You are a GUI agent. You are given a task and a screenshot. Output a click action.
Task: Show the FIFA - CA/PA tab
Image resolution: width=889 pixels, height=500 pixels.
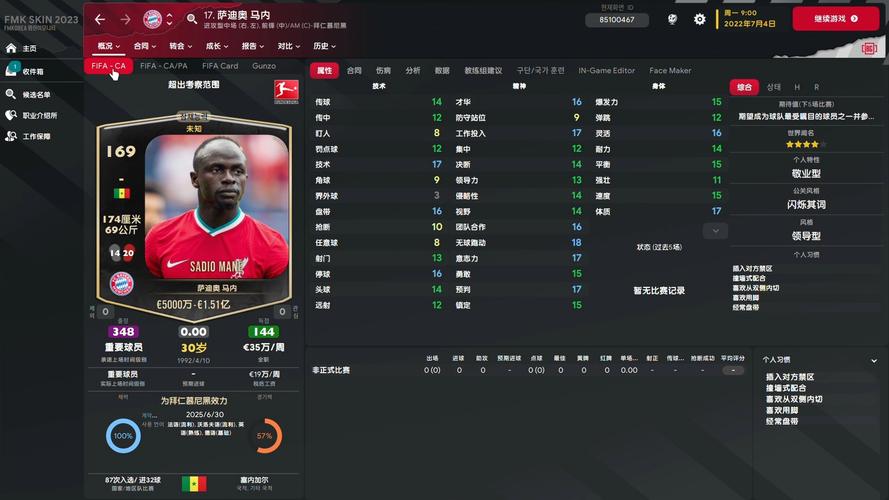coord(164,66)
